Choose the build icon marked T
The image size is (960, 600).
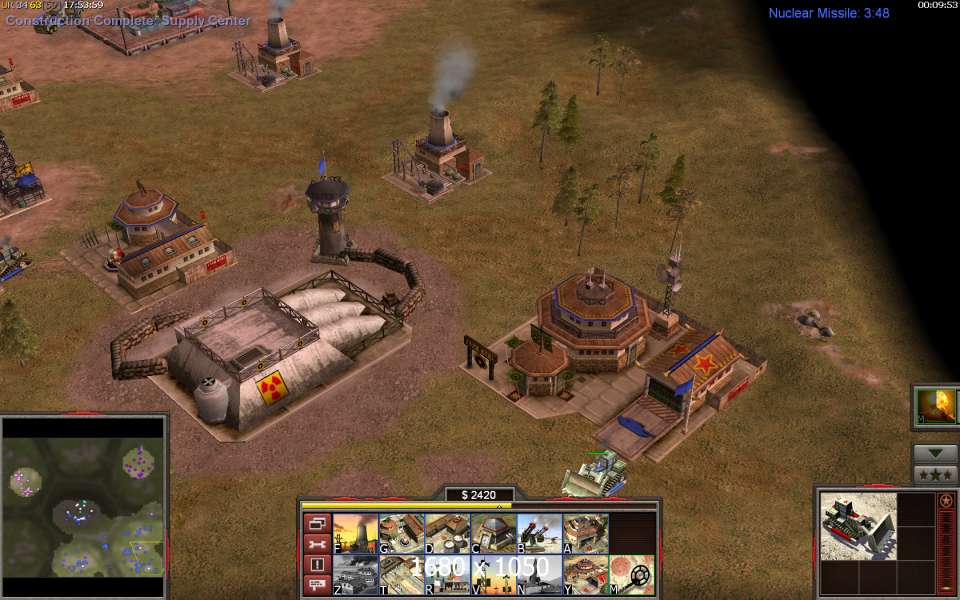click(402, 575)
